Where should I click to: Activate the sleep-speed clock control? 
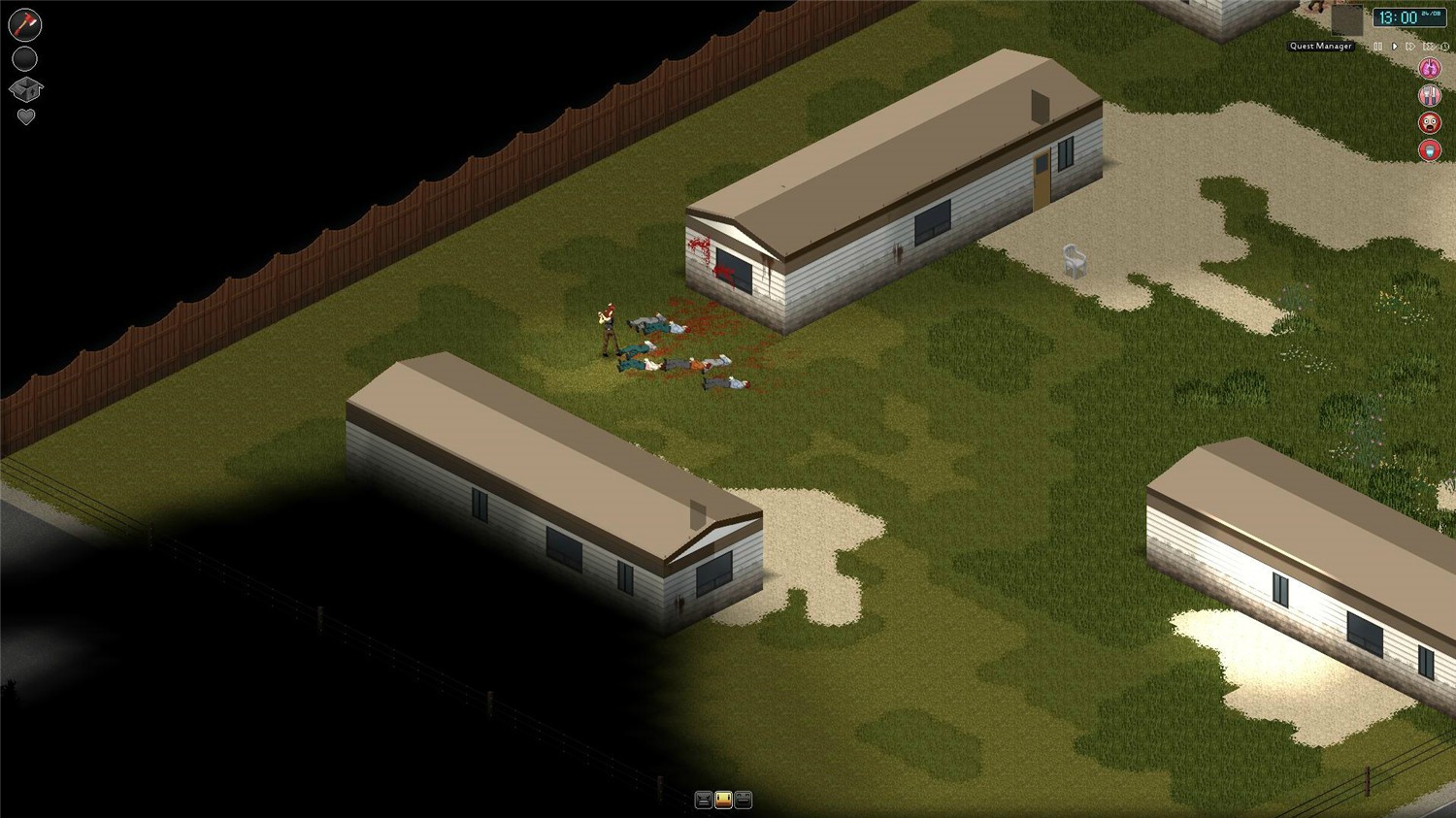click(x=1443, y=47)
